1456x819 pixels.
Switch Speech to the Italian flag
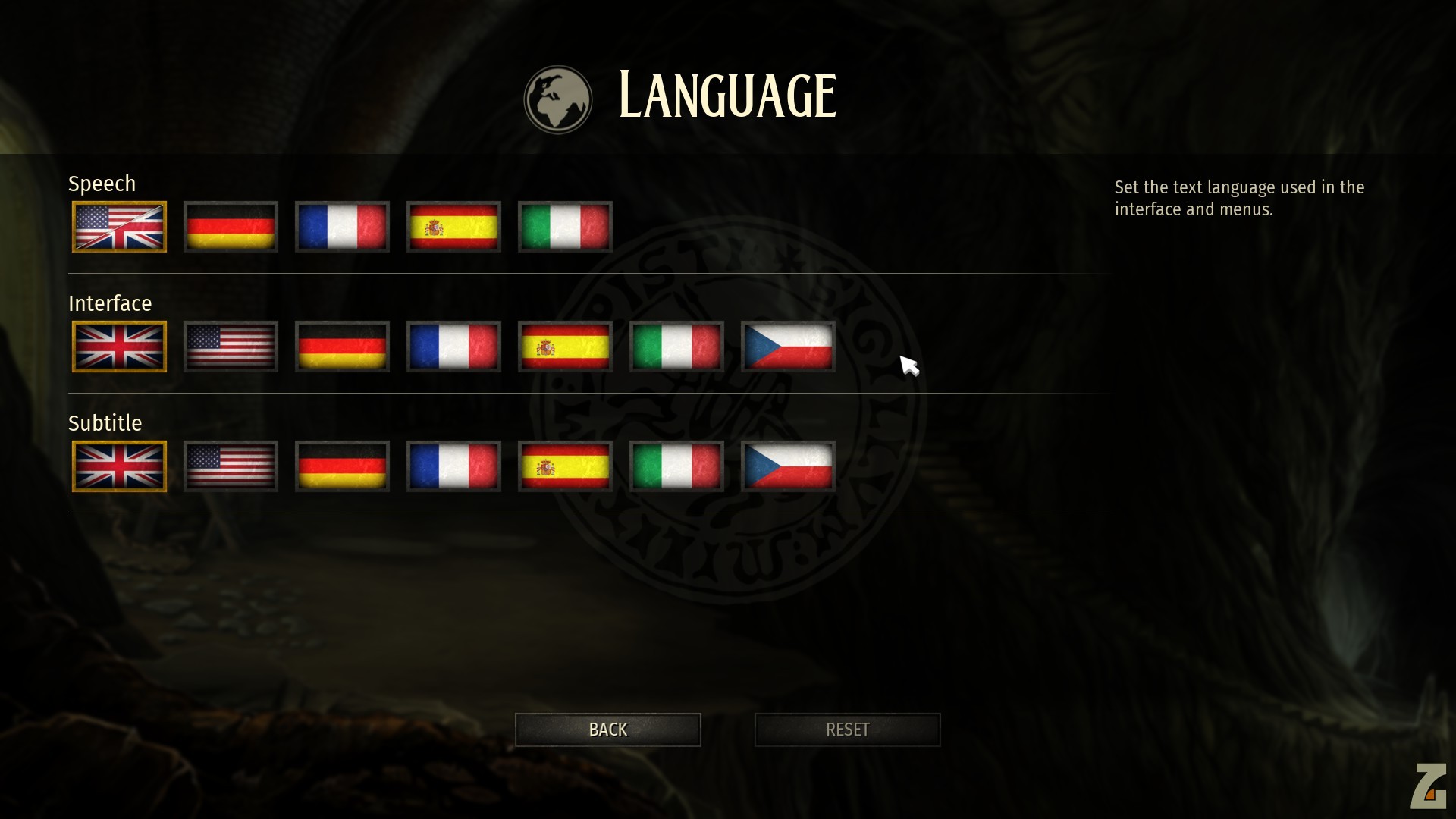click(x=565, y=227)
